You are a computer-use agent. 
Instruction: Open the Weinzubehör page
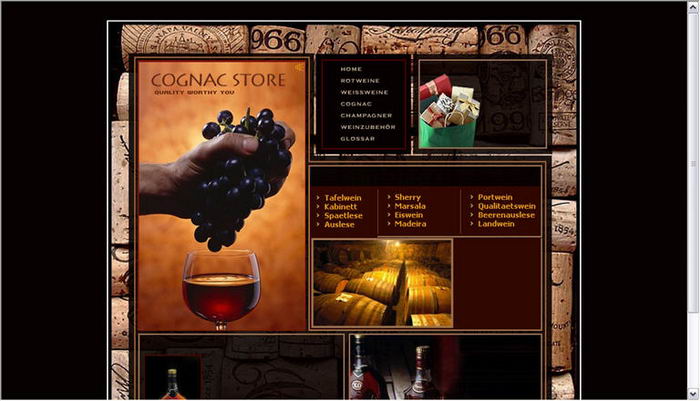(367, 127)
